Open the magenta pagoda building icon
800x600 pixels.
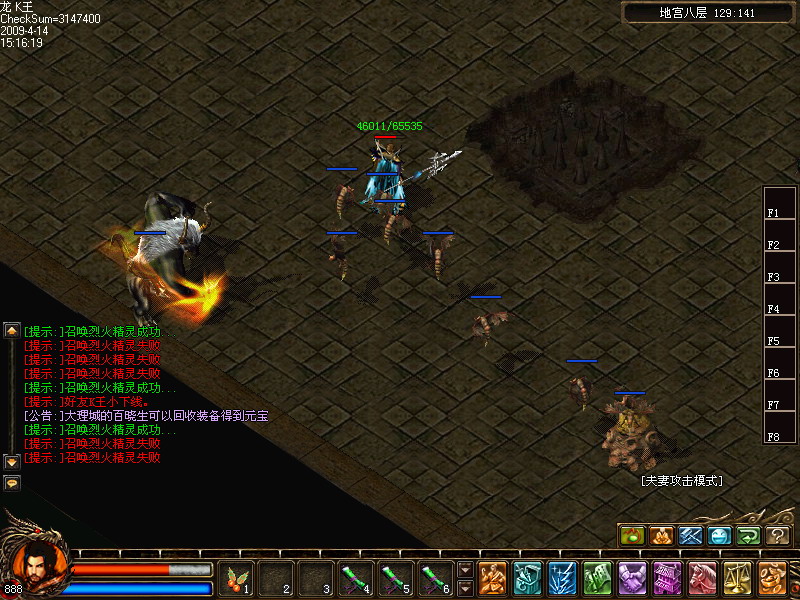pos(667,578)
